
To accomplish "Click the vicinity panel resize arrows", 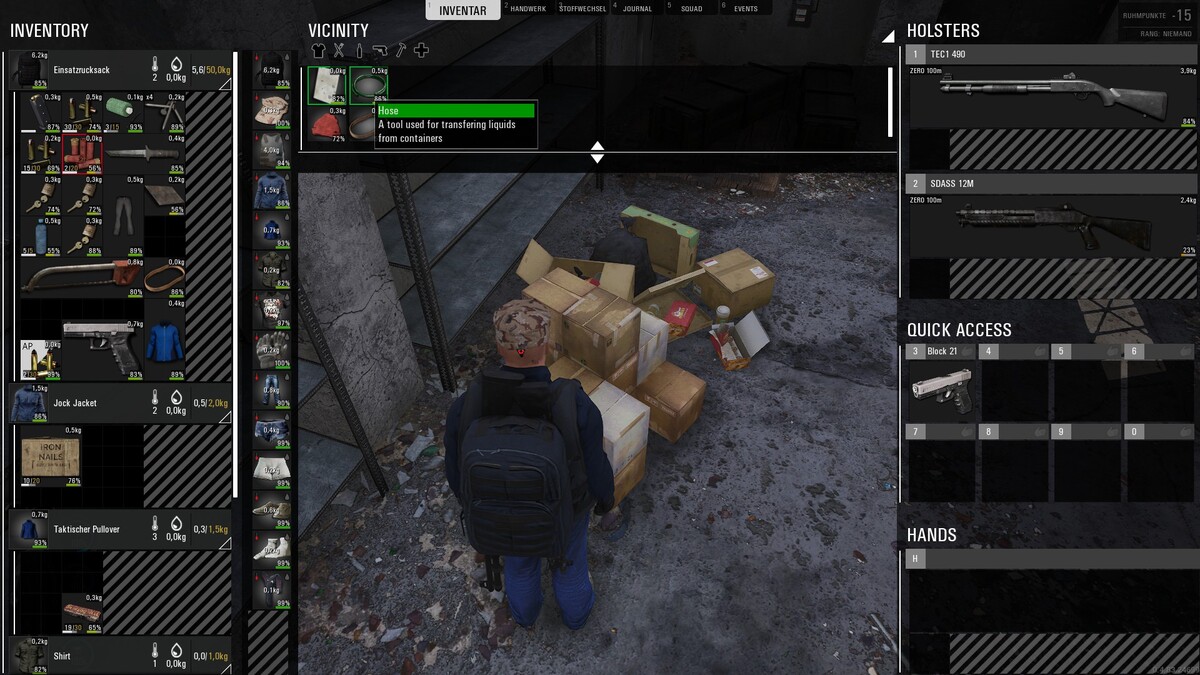I will [597, 152].
